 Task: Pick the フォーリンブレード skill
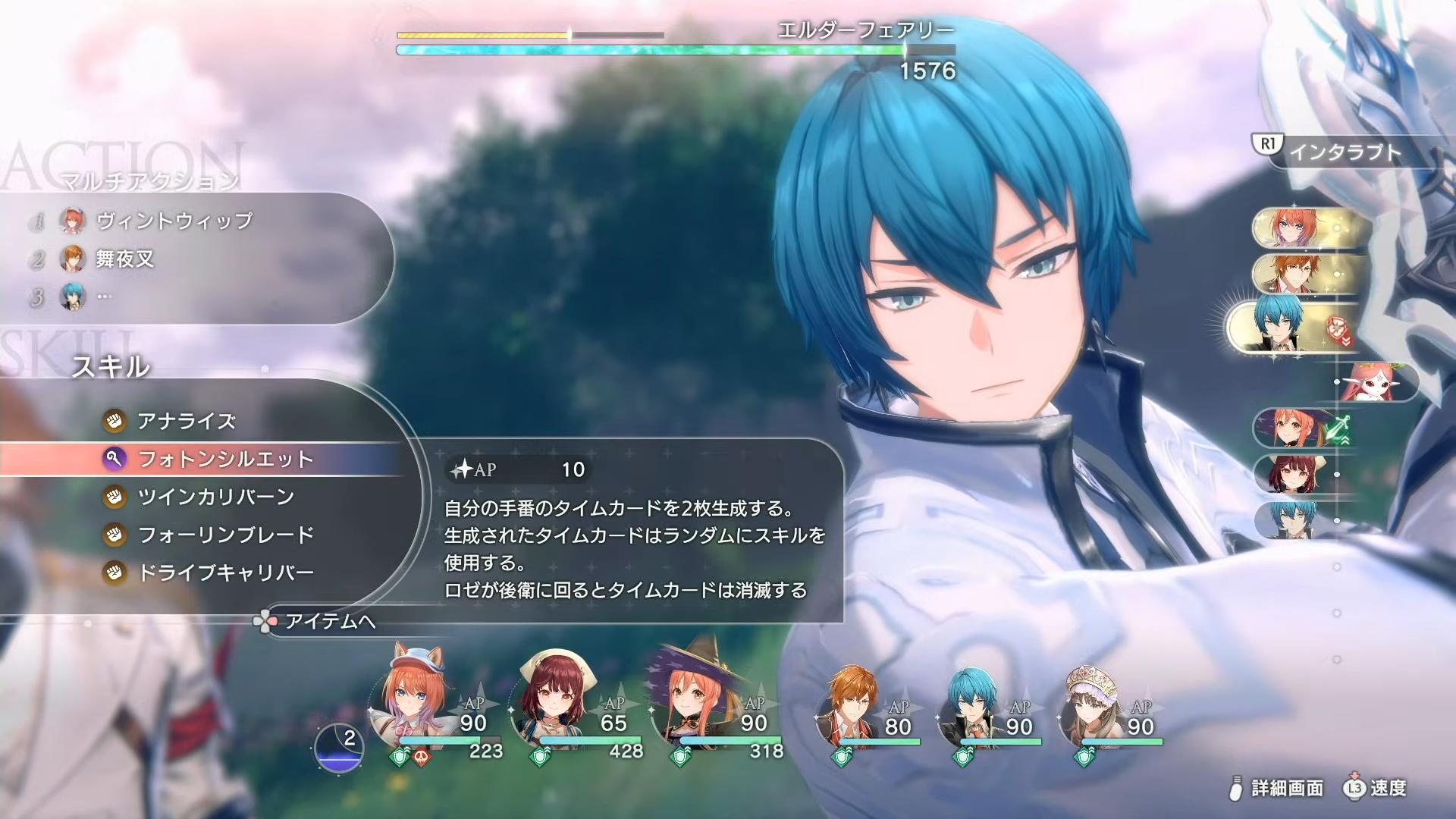[x=225, y=535]
